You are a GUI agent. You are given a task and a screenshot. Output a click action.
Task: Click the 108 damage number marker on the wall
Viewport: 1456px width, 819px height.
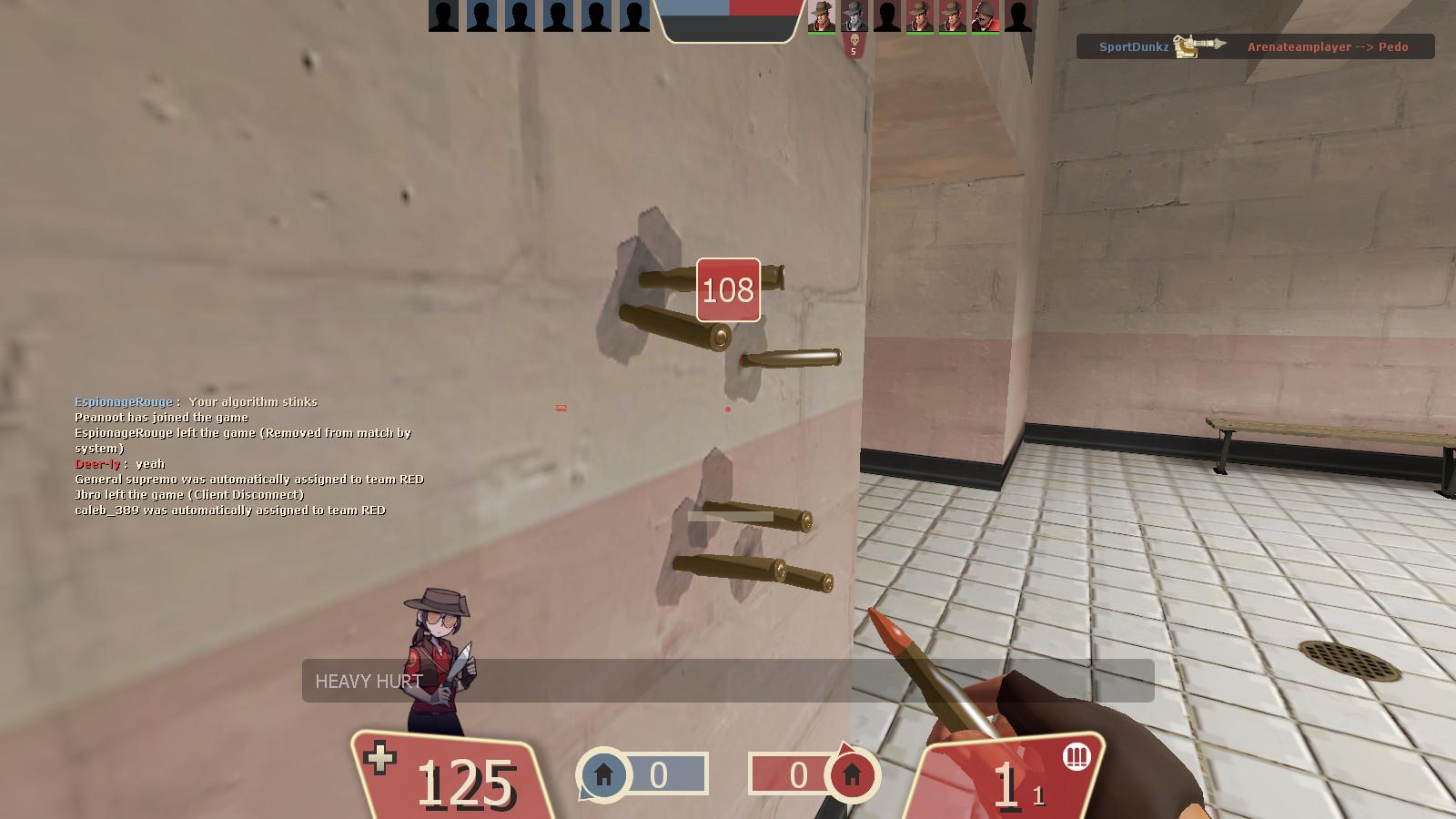(726, 289)
